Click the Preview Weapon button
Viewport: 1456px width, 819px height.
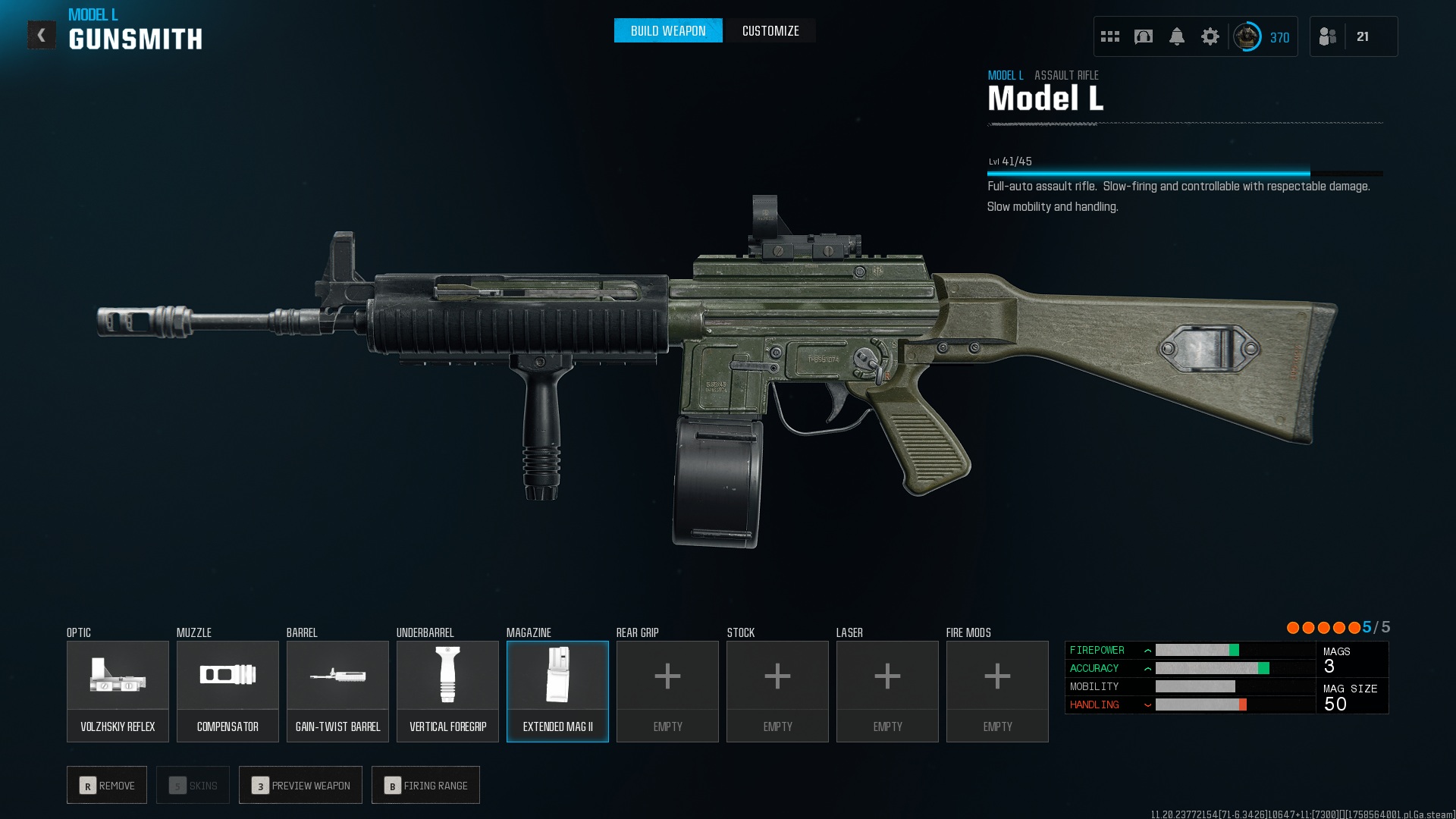click(300, 785)
